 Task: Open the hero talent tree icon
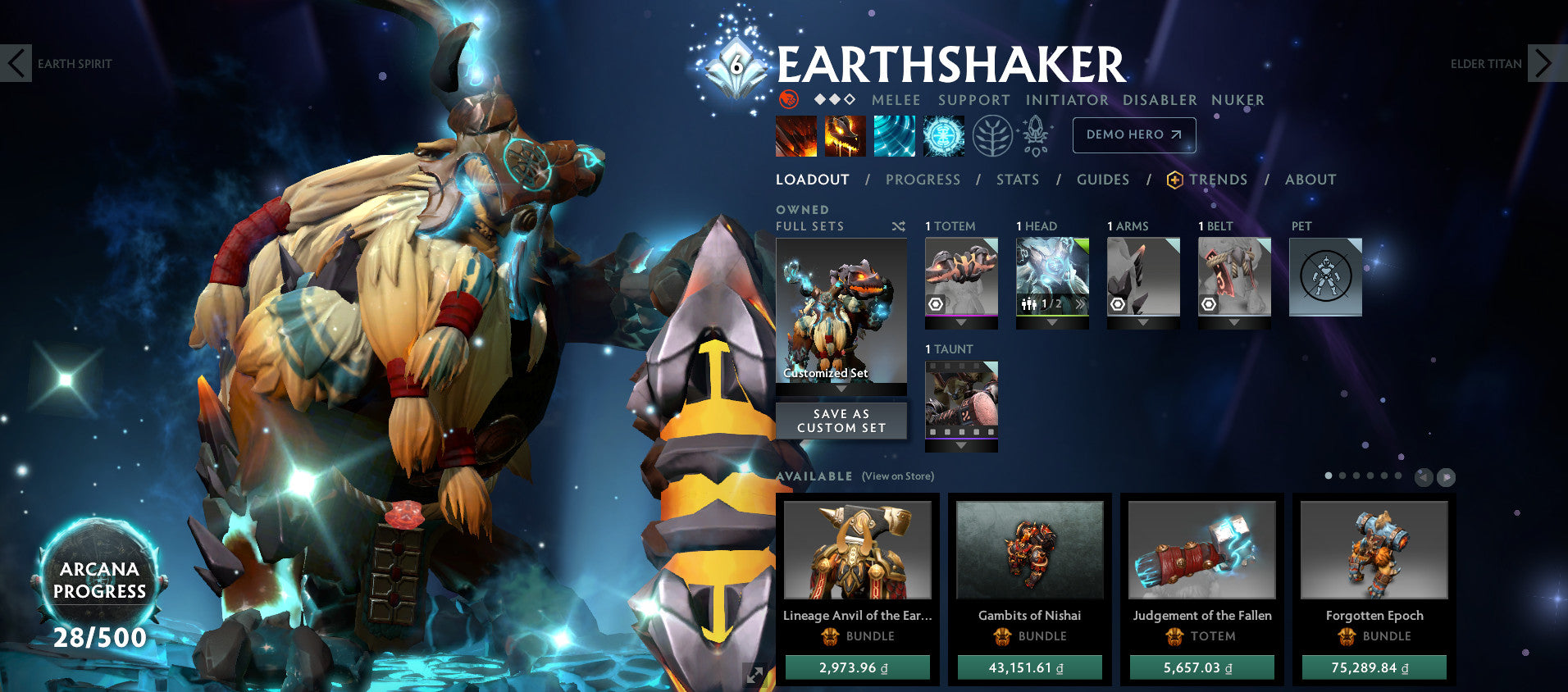991,135
